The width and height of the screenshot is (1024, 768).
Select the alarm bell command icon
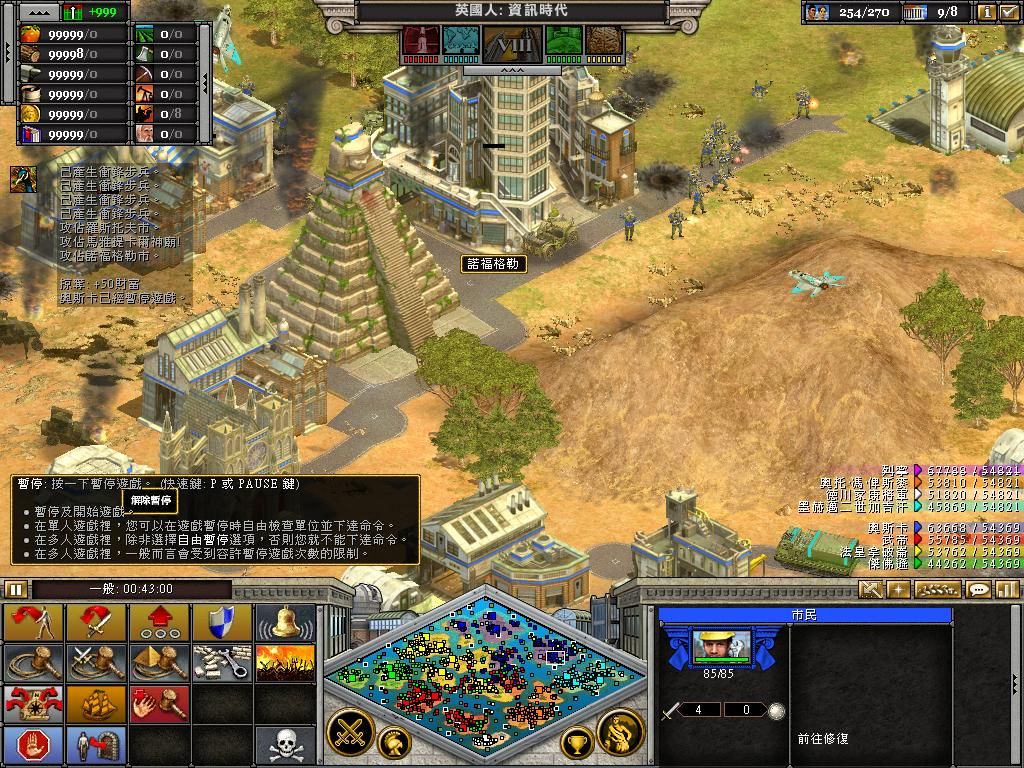[x=285, y=621]
